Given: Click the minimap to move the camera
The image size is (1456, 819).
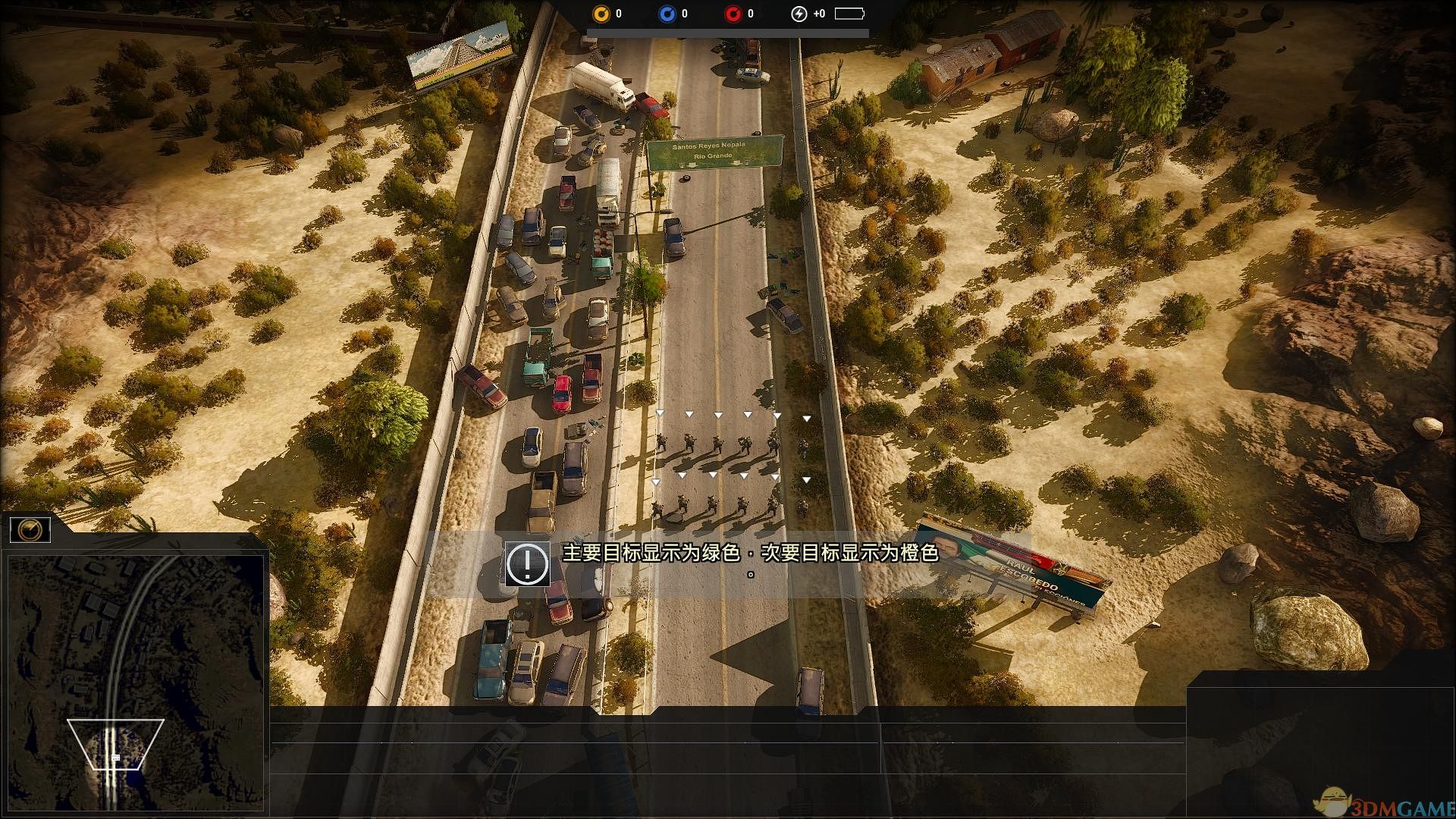Looking at the screenshot, I should pyautogui.click(x=135, y=682).
